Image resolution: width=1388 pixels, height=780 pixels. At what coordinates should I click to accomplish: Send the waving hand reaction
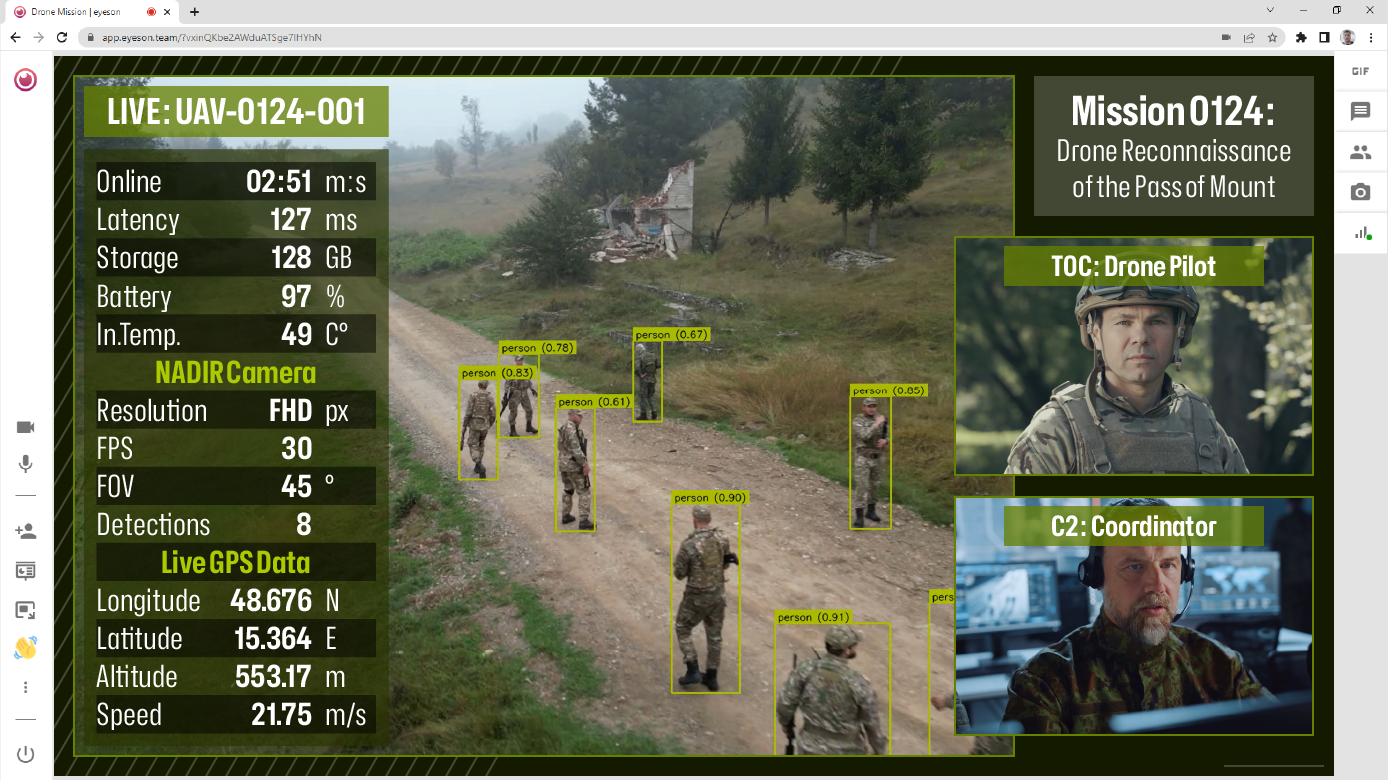(x=24, y=648)
